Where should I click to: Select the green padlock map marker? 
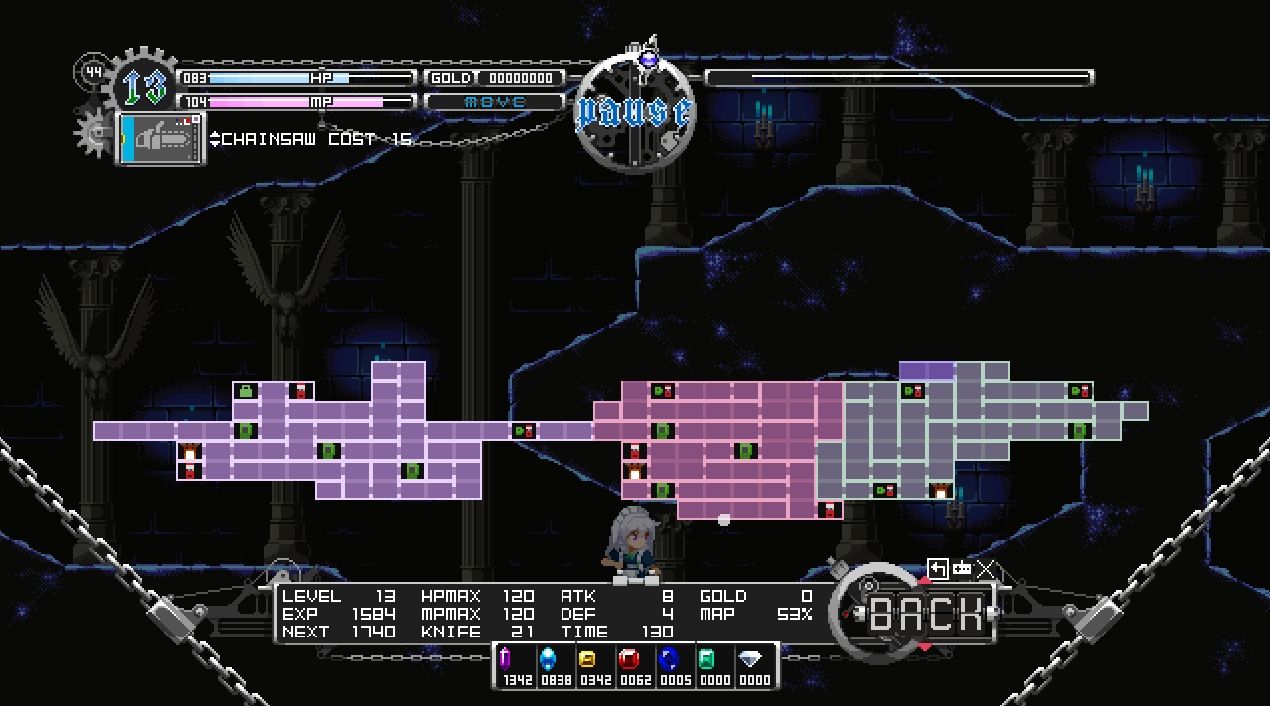click(x=246, y=391)
